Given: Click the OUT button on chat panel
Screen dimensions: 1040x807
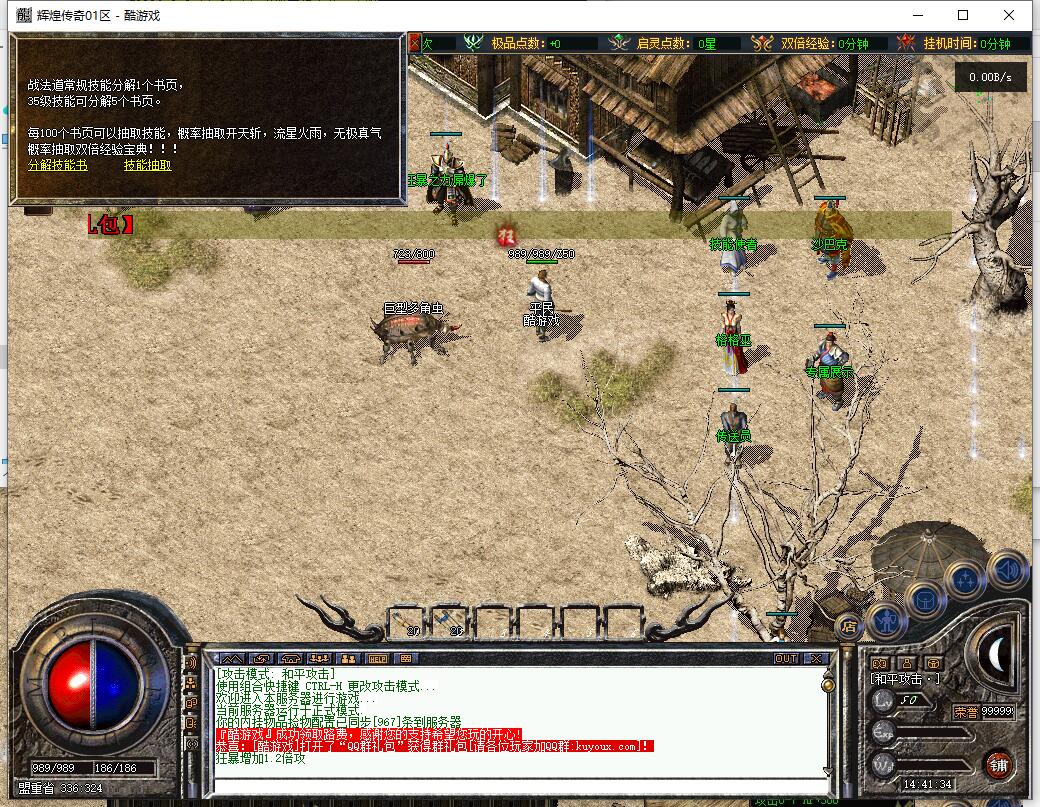Looking at the screenshot, I should click(786, 659).
